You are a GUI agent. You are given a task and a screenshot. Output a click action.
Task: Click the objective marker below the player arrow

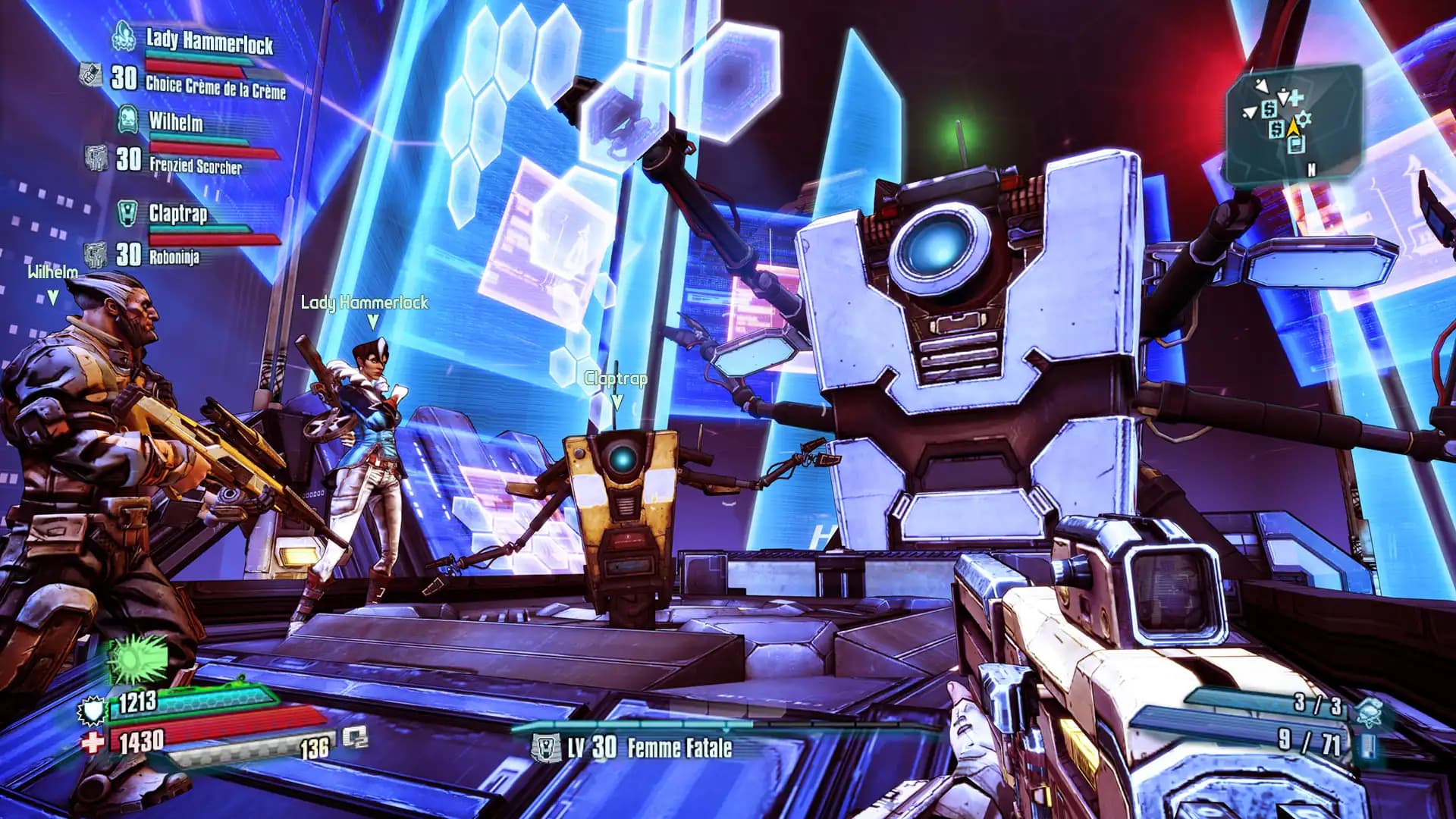[x=1297, y=144]
